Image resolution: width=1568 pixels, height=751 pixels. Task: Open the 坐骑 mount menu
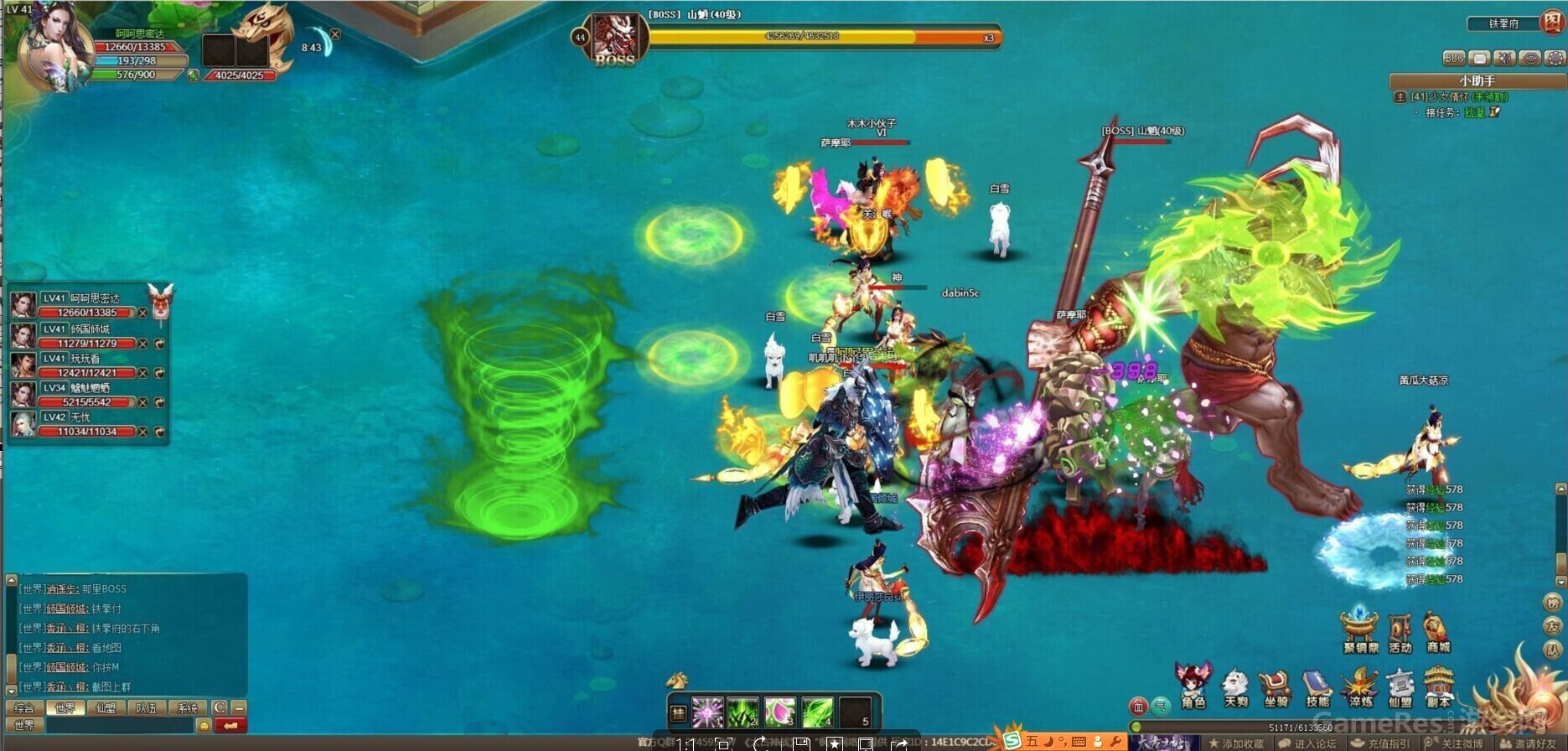point(1276,686)
